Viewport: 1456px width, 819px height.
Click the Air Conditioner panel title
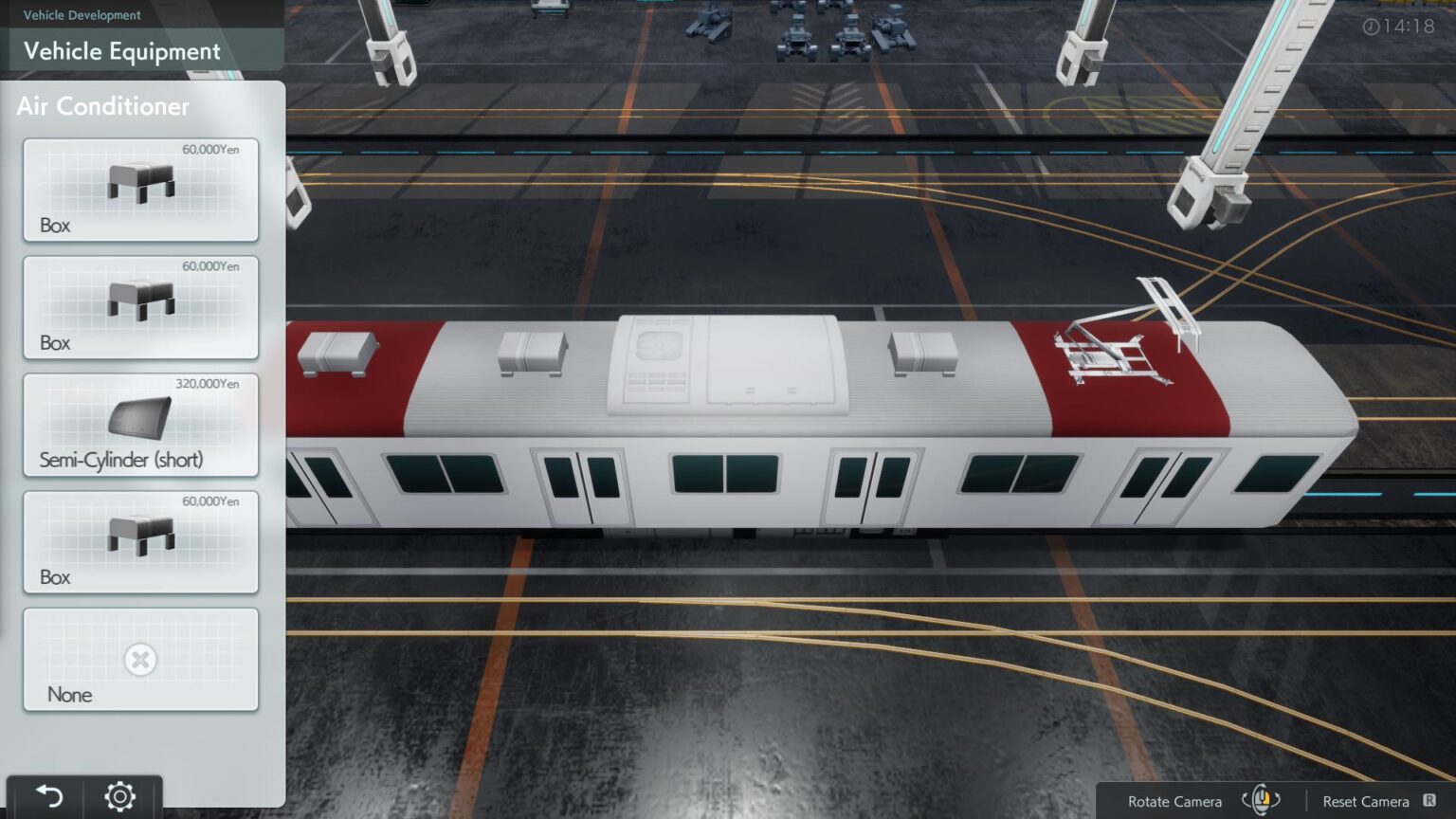click(102, 106)
